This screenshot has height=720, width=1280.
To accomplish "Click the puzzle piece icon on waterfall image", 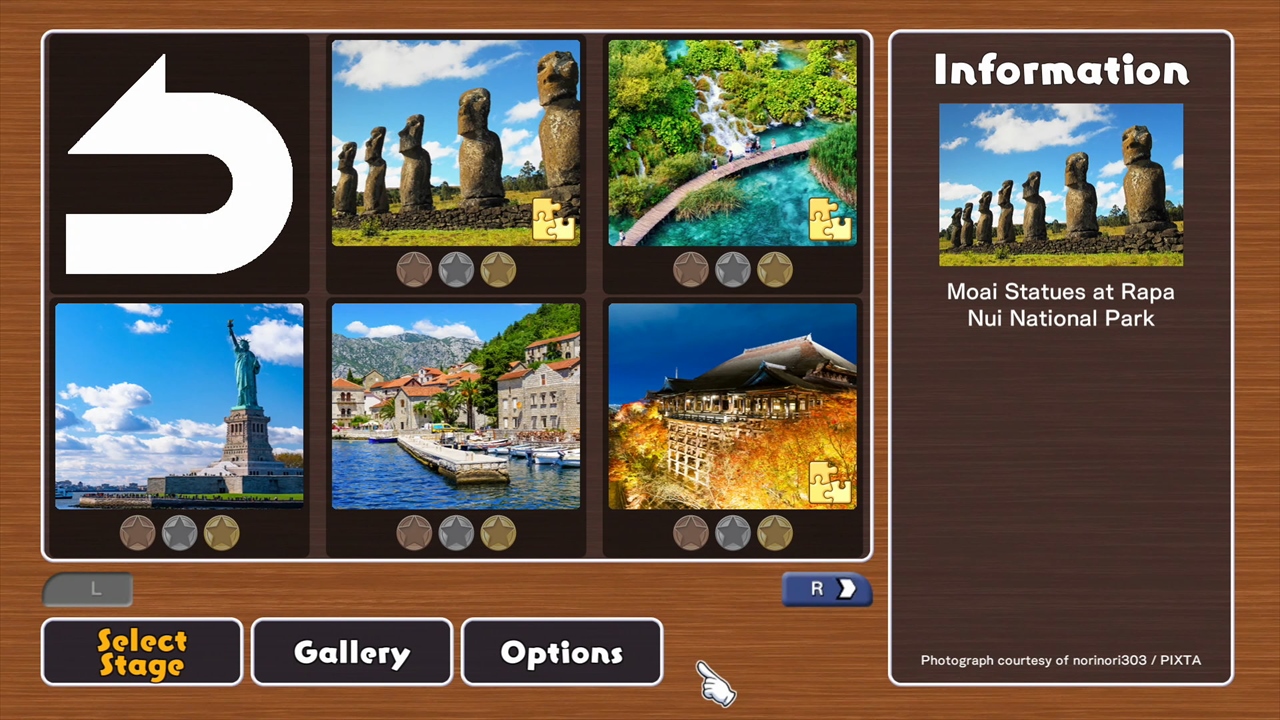I will tap(830, 220).
